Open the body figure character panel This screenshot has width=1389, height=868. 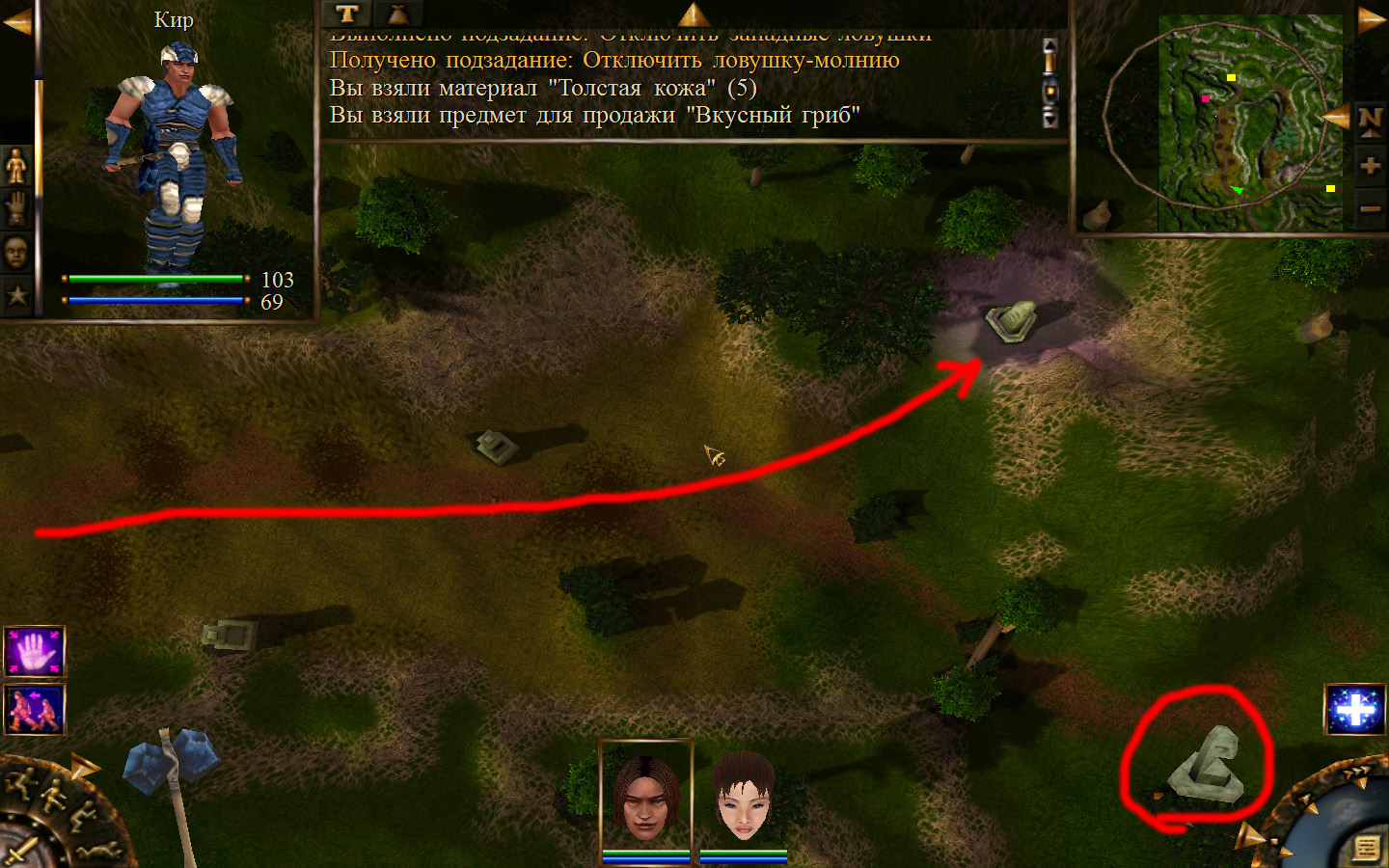16,167
